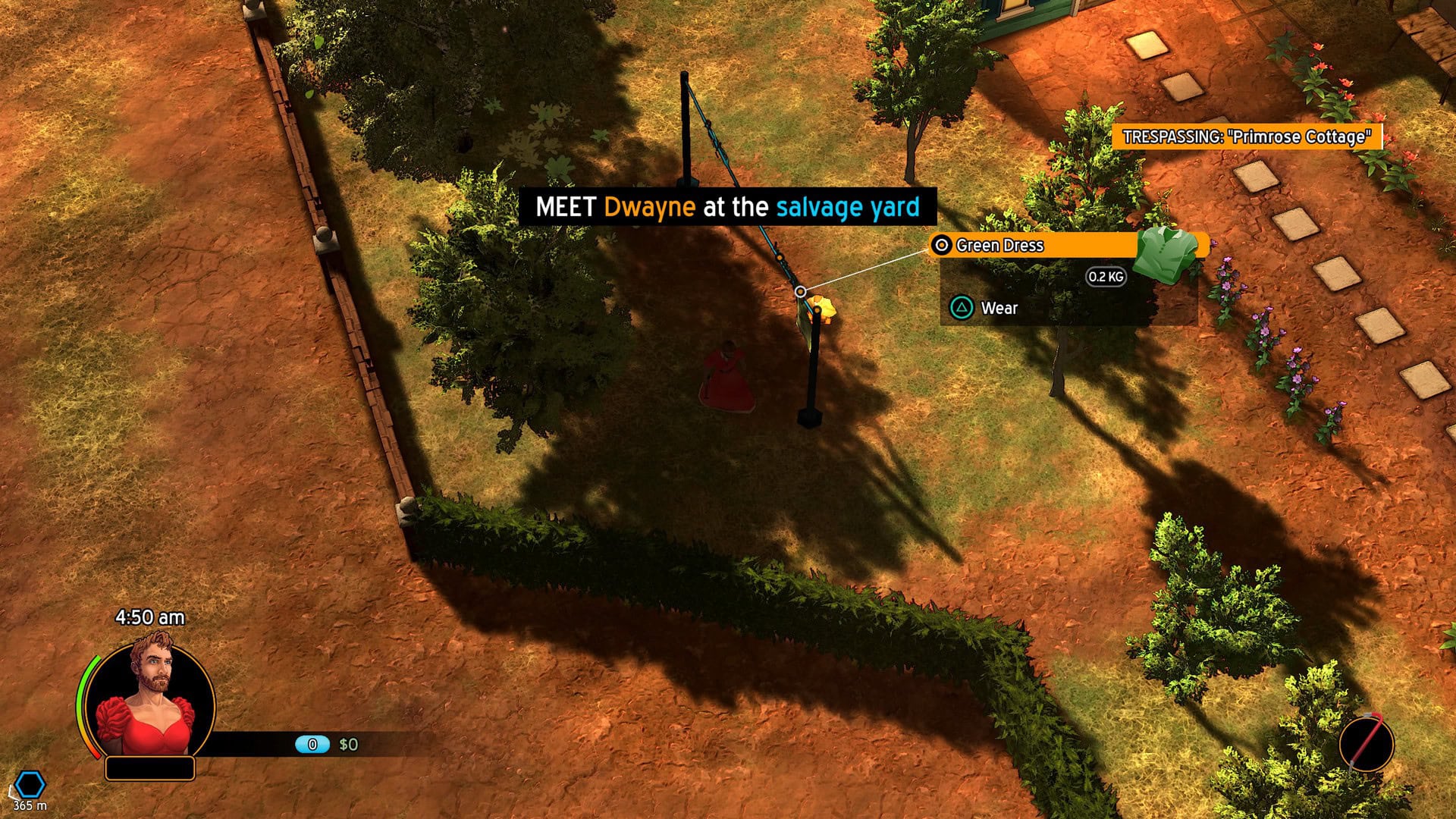Click the Meet Dwayne objective banner
Viewport: 1456px width, 819px height.
(x=727, y=207)
